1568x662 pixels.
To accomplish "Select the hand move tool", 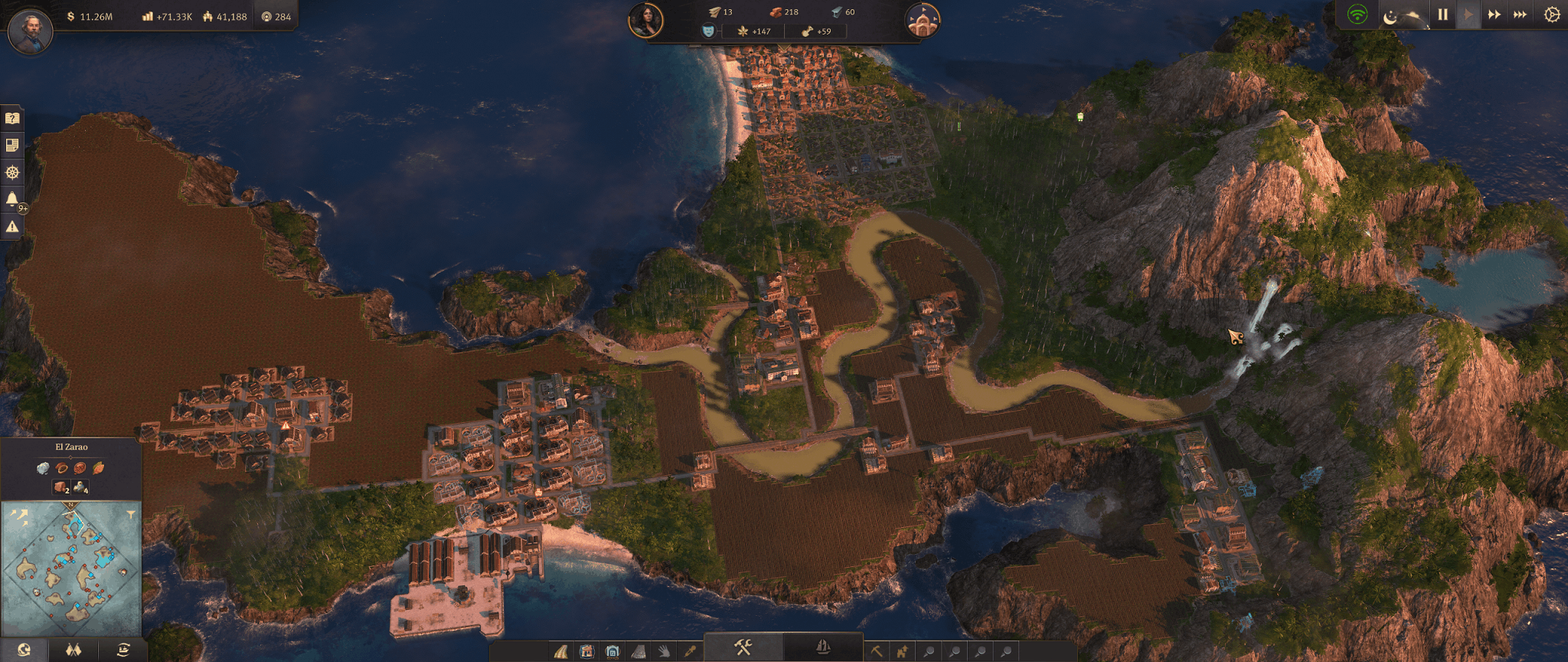I will coord(664,652).
